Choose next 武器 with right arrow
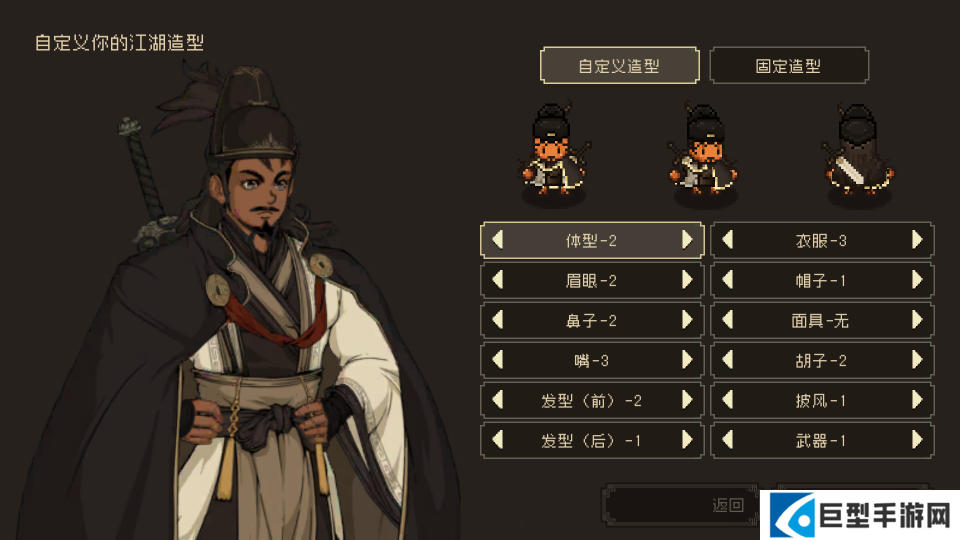 (x=917, y=440)
